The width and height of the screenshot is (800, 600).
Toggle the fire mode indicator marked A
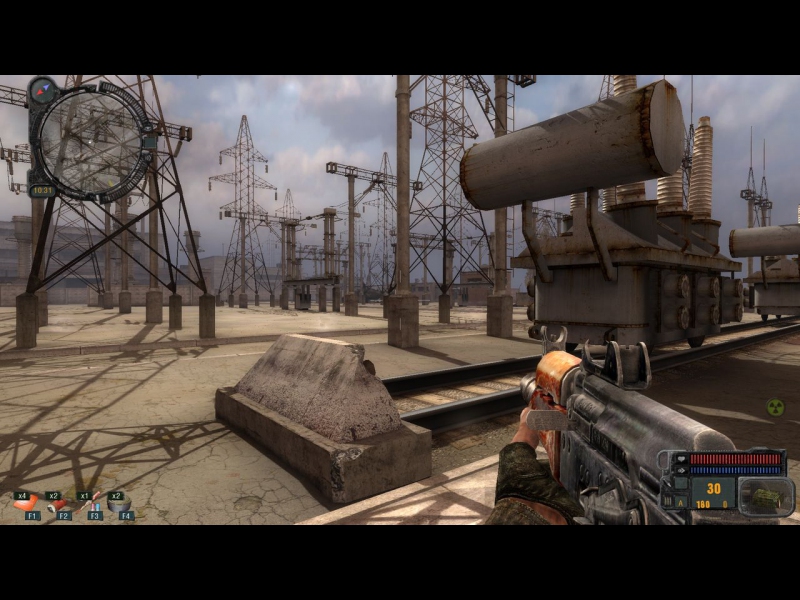(681, 503)
